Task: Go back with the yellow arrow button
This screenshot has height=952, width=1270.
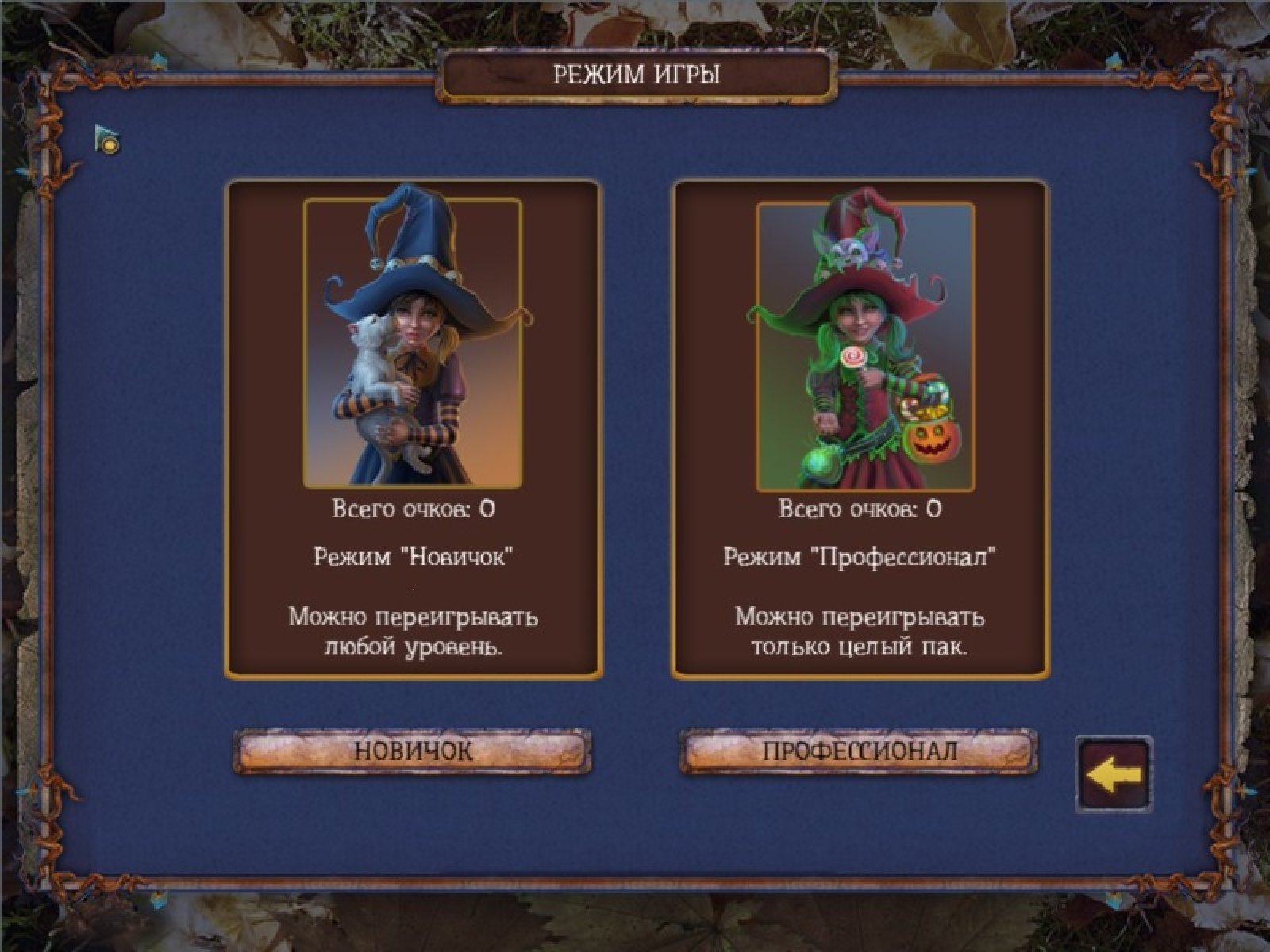Action: click(x=1113, y=775)
